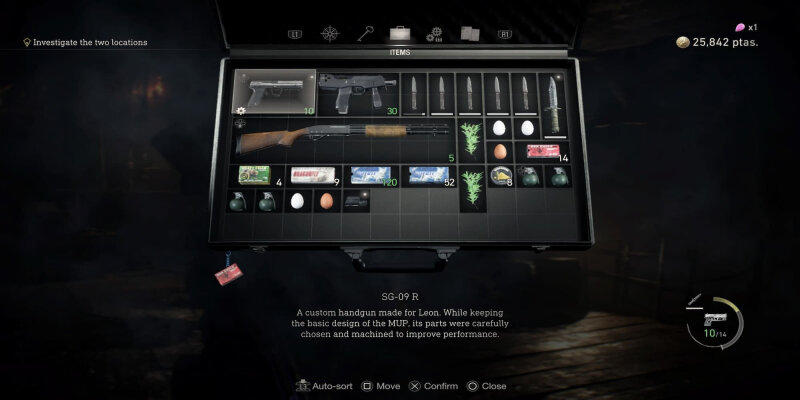Choose the white ammo box with 9
Screen dimensions: 800x400
click(x=312, y=175)
